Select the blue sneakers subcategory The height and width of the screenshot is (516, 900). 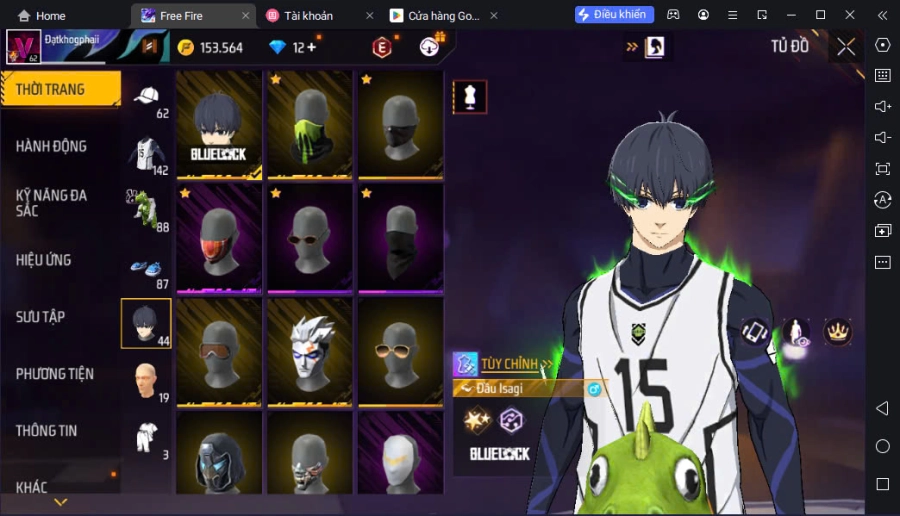point(146,268)
